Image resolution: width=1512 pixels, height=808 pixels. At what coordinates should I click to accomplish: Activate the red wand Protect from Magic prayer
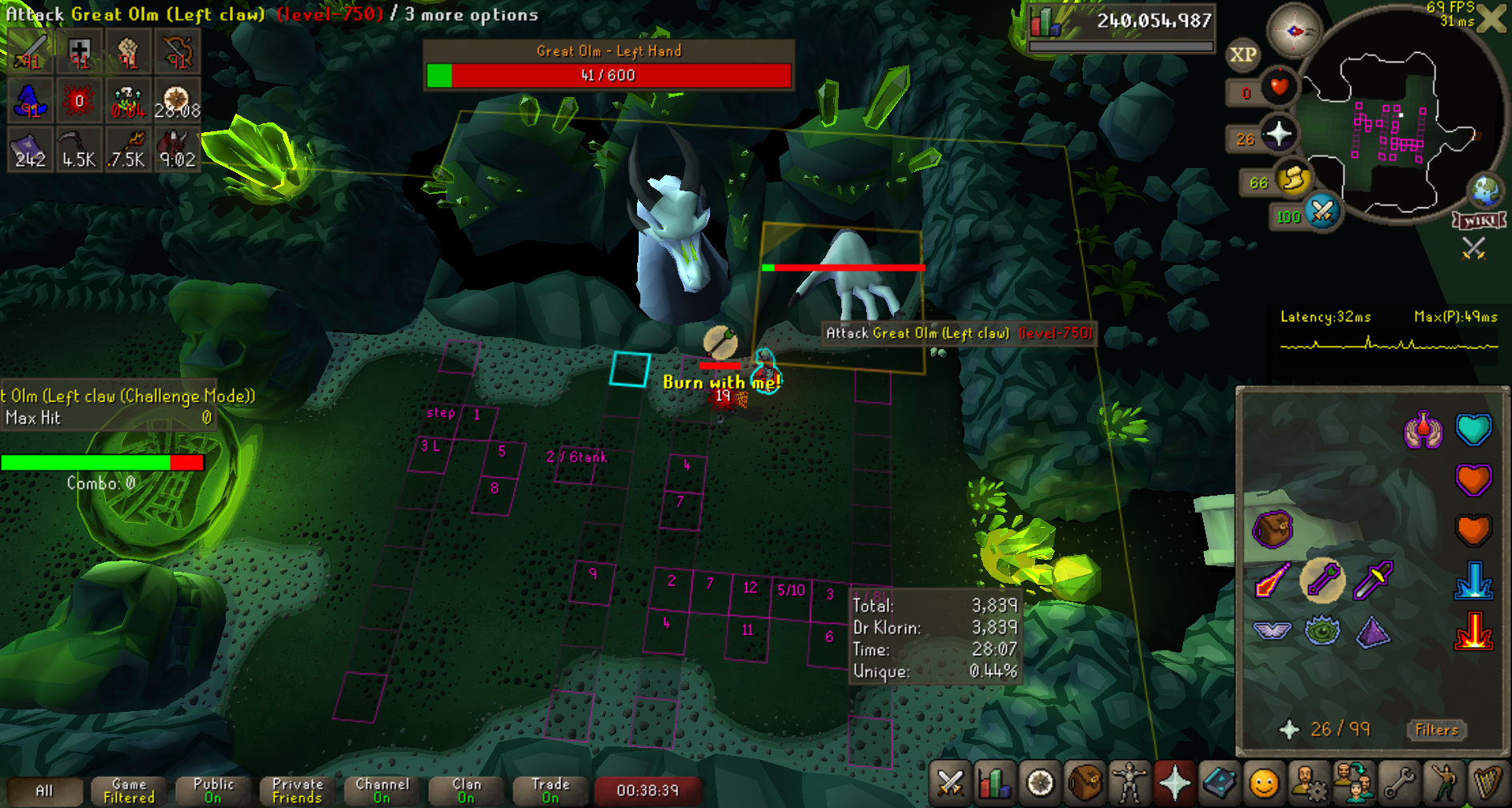(x=1272, y=580)
